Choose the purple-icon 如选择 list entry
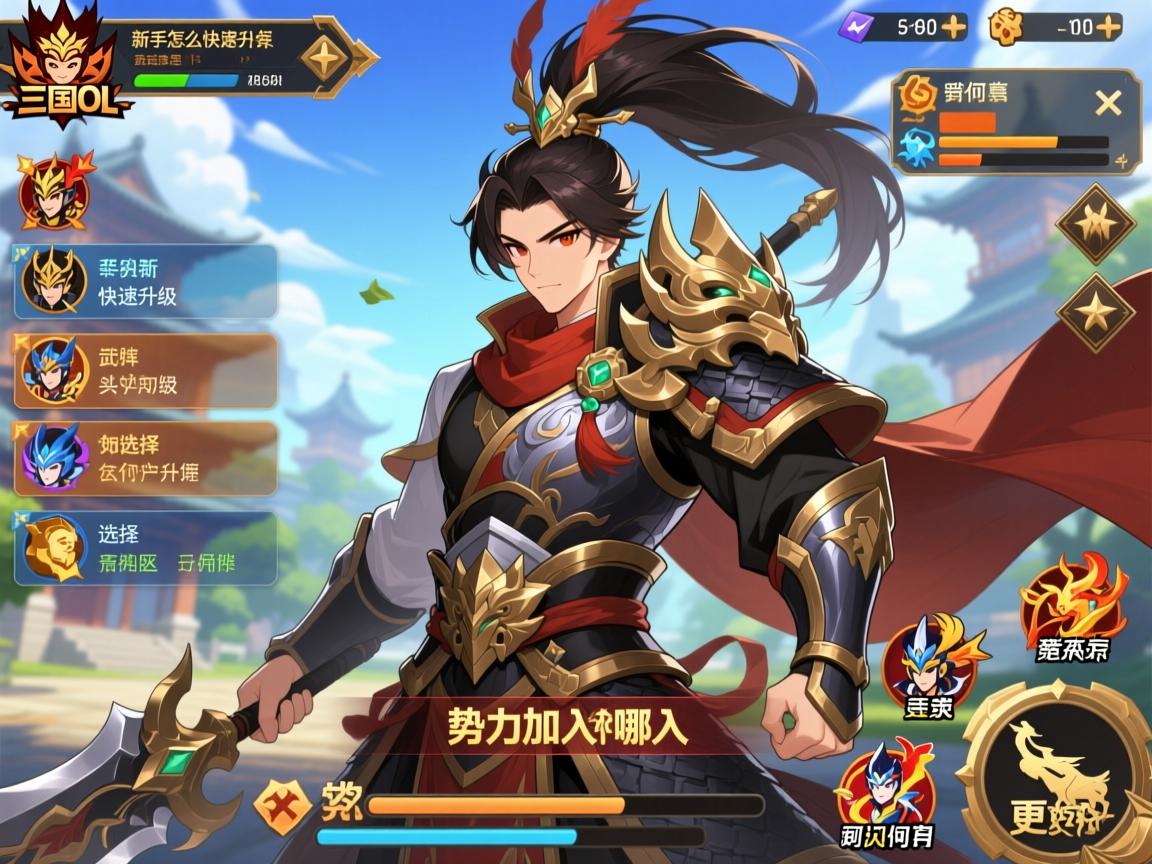 146,458
